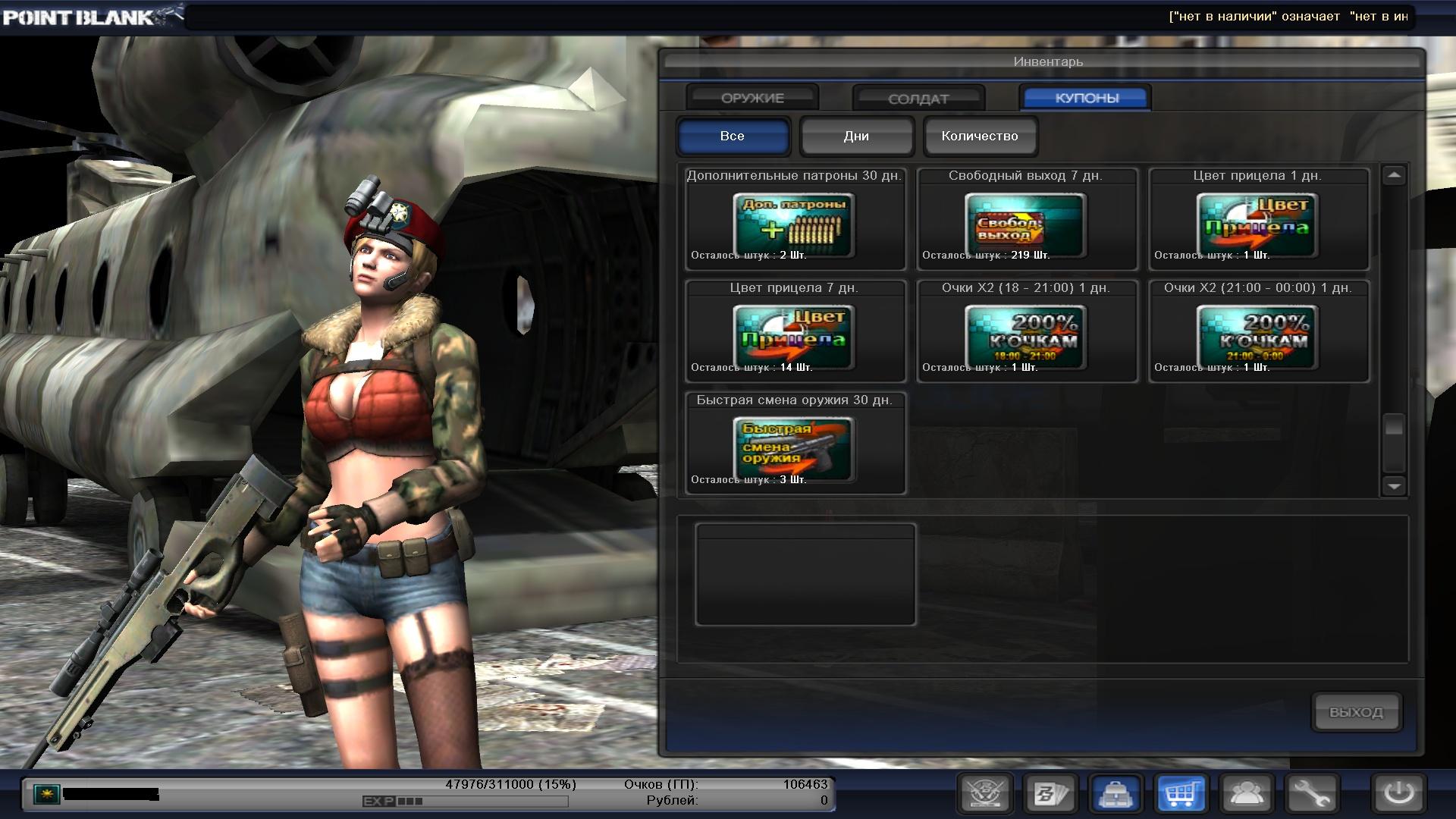This screenshot has height=819, width=1456.
Task: Show all coupons with the Все filter
Action: click(x=733, y=136)
